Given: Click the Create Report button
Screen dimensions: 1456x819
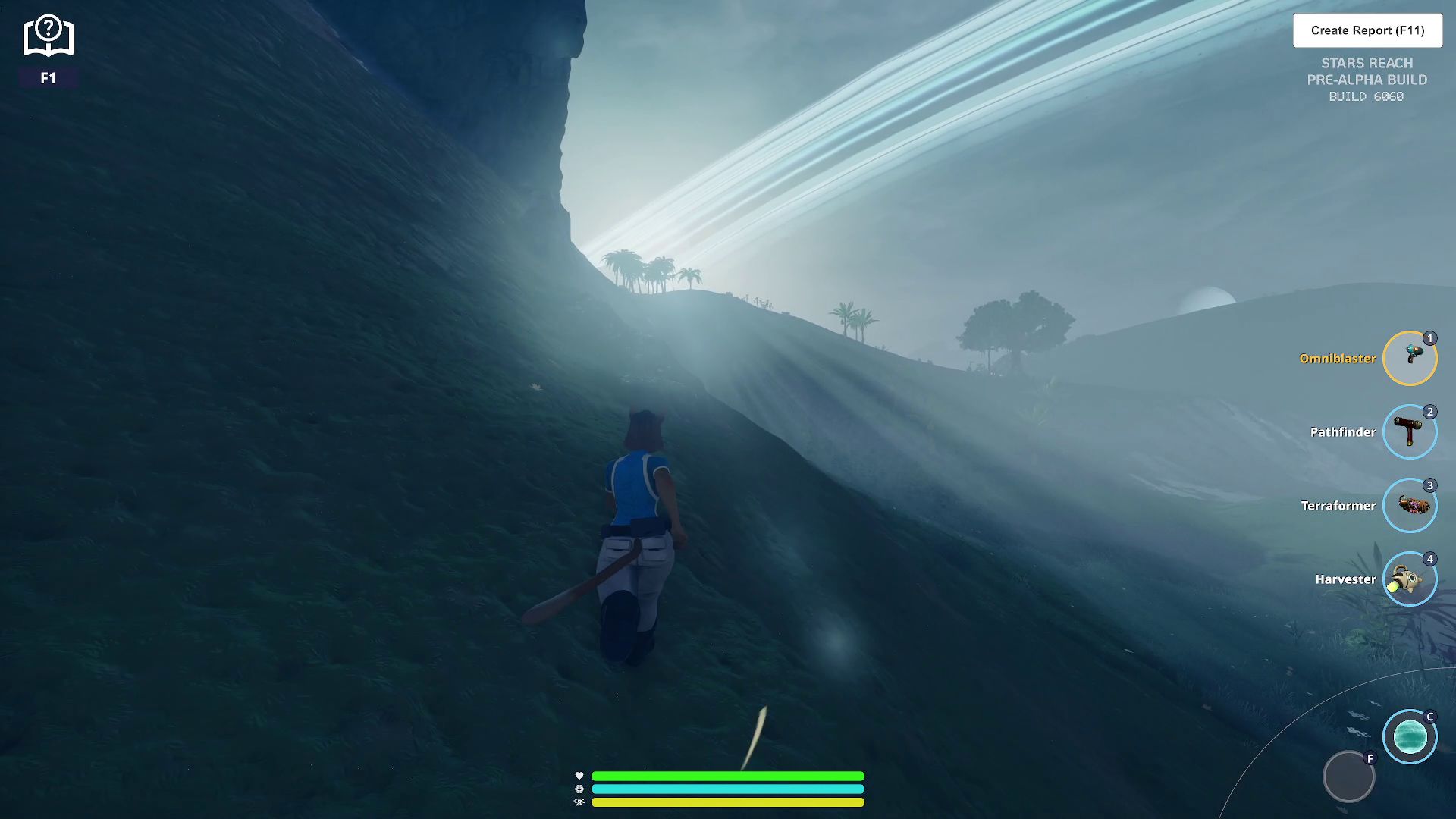Looking at the screenshot, I should click(x=1367, y=30).
